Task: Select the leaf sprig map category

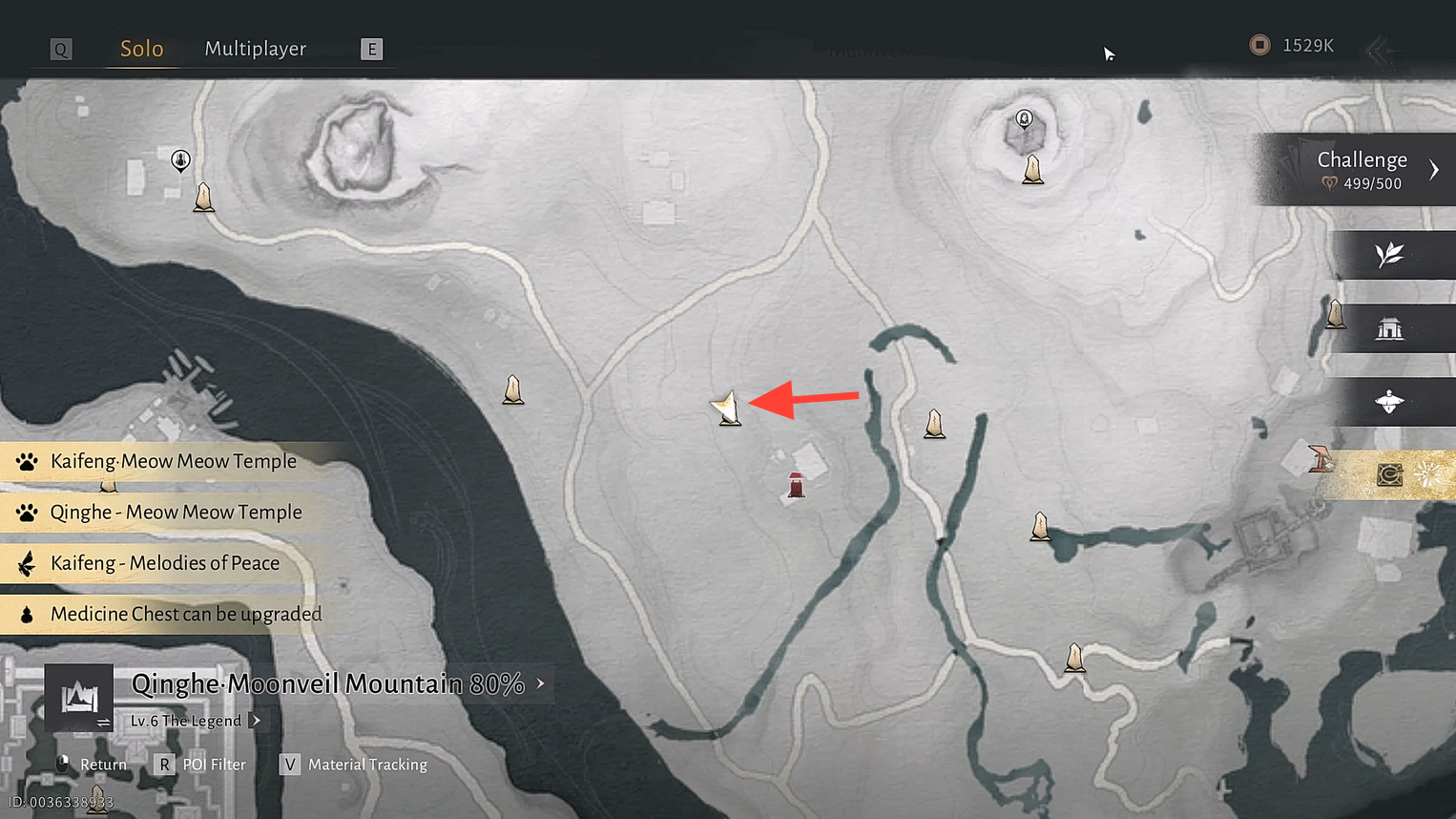Action: (x=1389, y=255)
